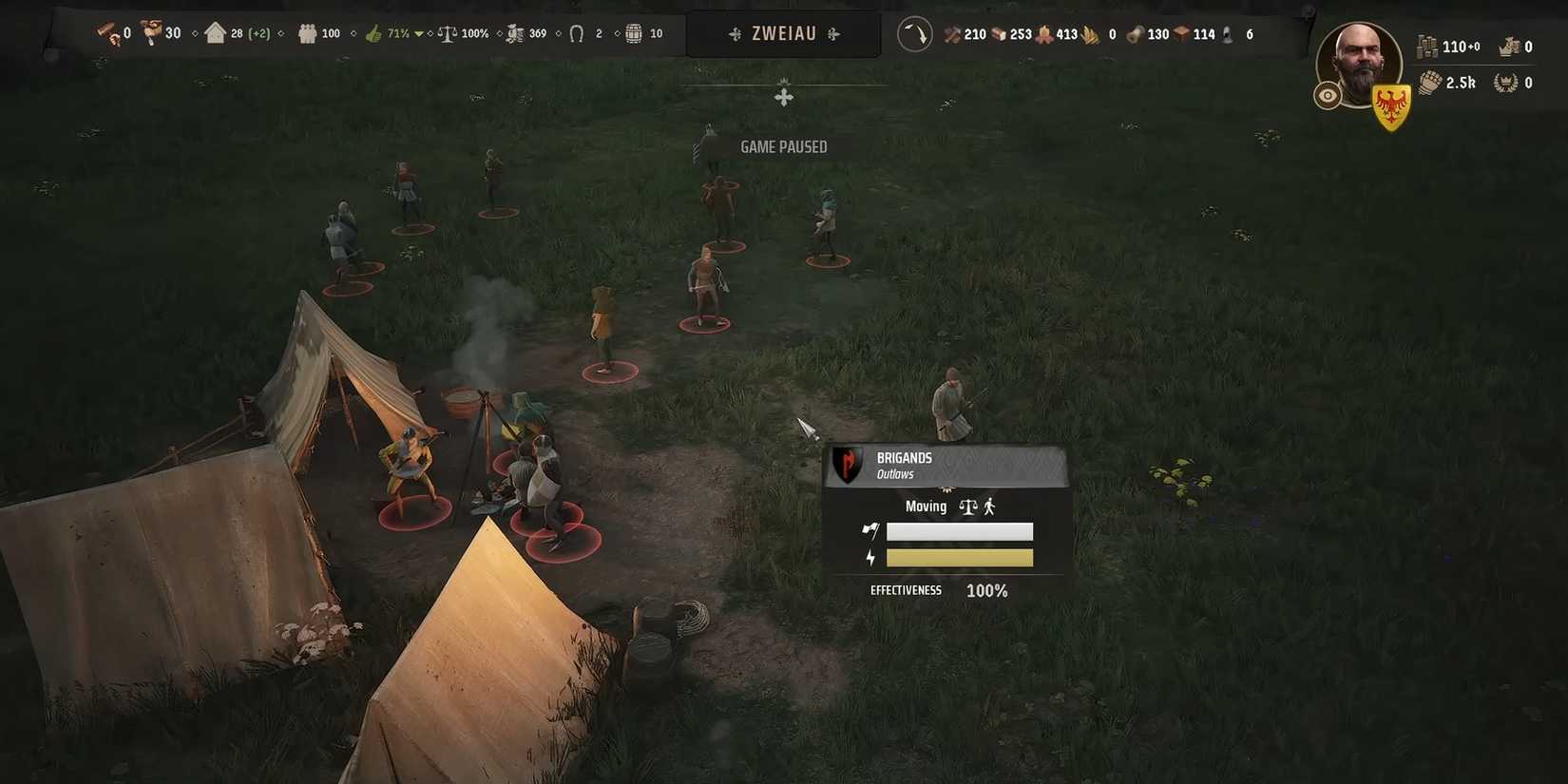The image size is (1568, 784).
Task: Click the helmet icon showing 6 armor
Action: click(x=1228, y=33)
